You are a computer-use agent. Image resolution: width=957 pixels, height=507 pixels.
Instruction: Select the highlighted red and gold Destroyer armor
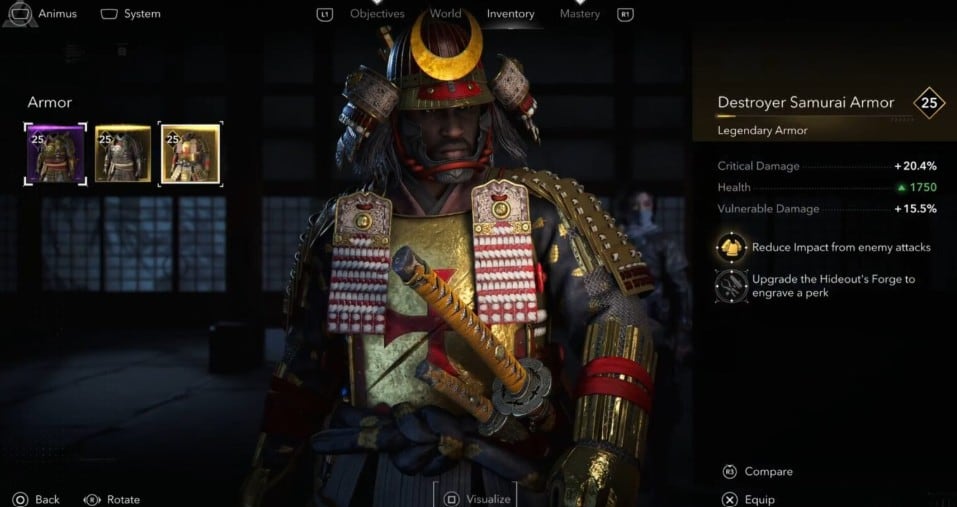(190, 154)
